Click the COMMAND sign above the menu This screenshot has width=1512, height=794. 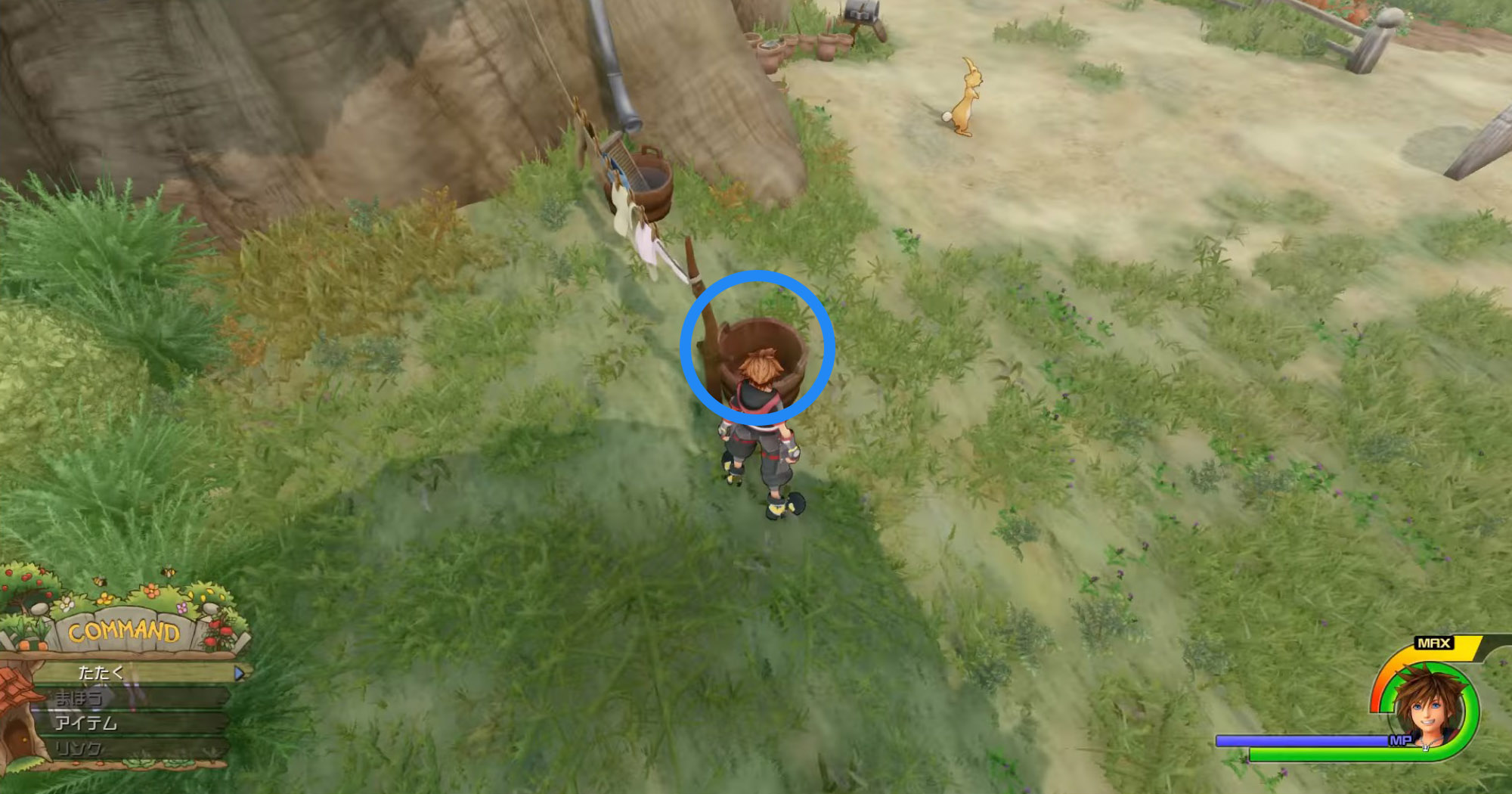tap(125, 631)
